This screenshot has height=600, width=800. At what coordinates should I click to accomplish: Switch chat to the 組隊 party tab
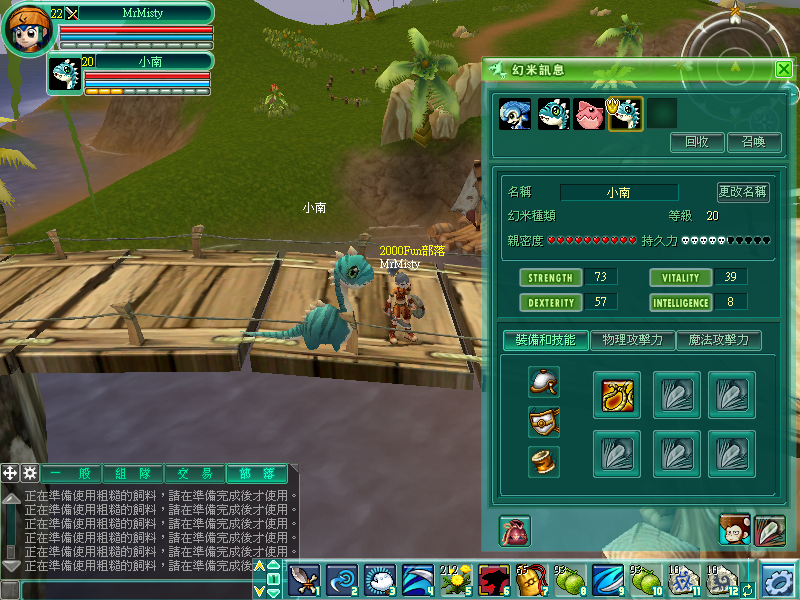(x=133, y=474)
